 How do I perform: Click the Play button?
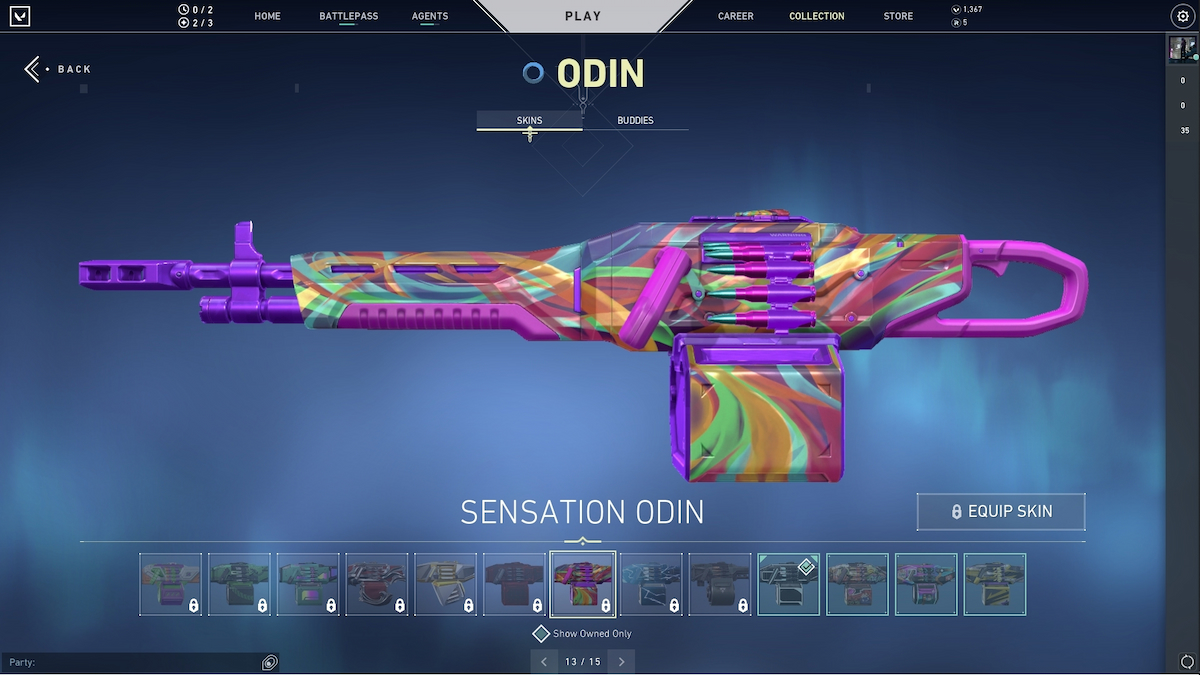coord(583,16)
